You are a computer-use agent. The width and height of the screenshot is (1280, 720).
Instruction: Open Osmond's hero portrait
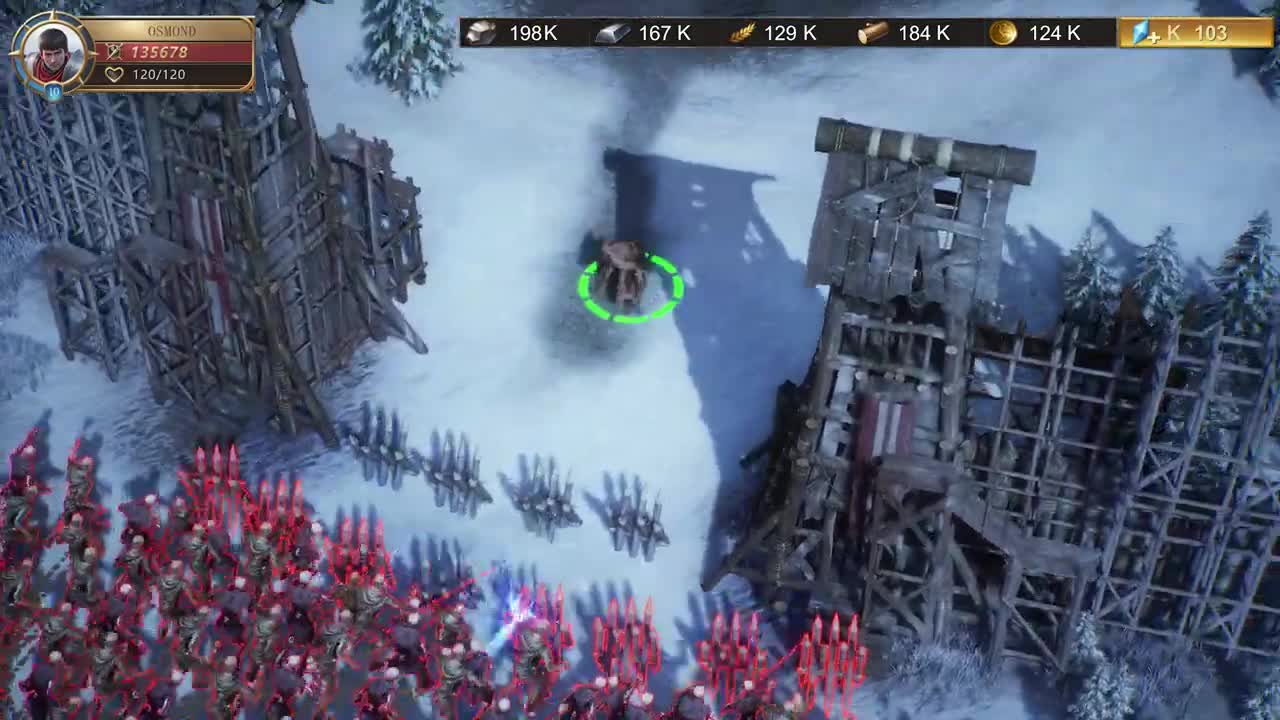coord(52,53)
